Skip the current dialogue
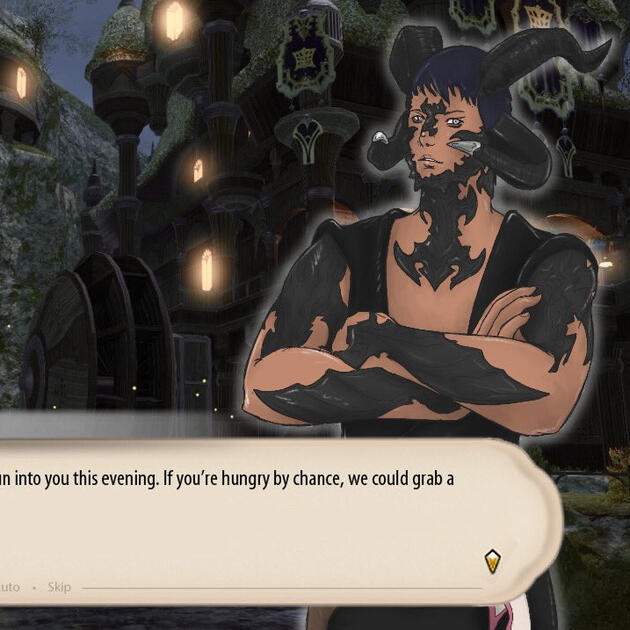 pos(59,587)
